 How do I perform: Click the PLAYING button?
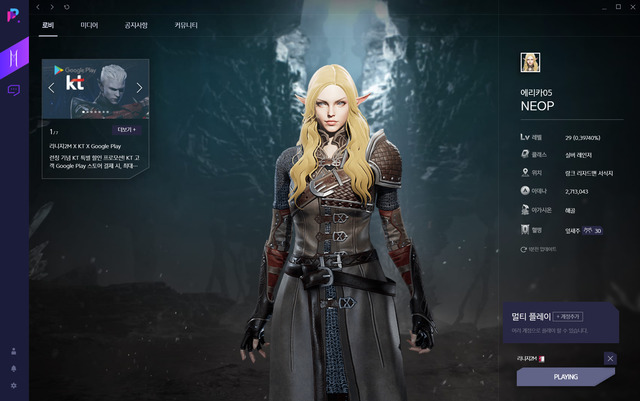click(x=565, y=376)
